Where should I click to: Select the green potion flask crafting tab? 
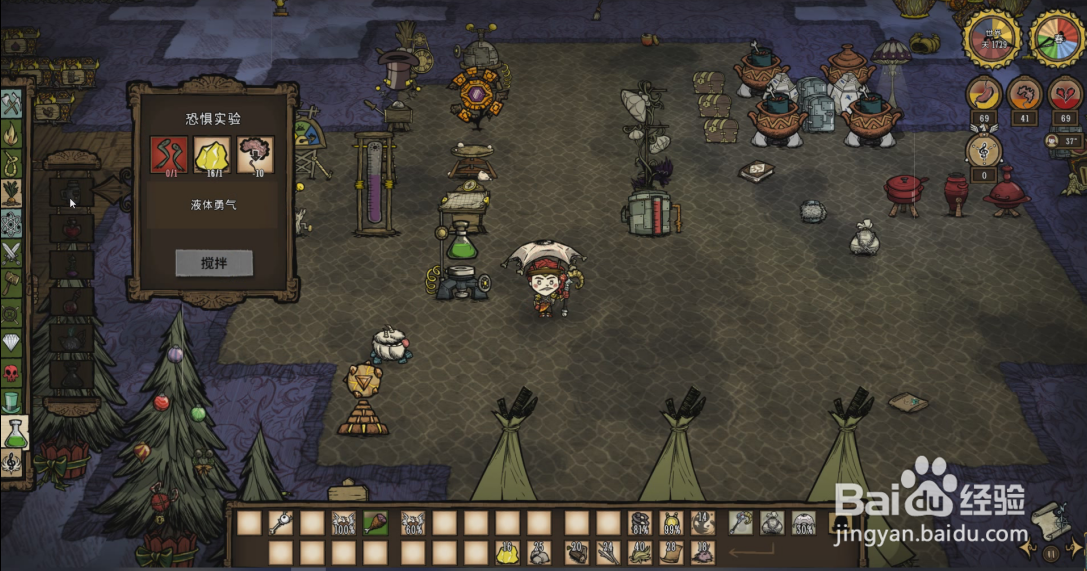[x=14, y=432]
